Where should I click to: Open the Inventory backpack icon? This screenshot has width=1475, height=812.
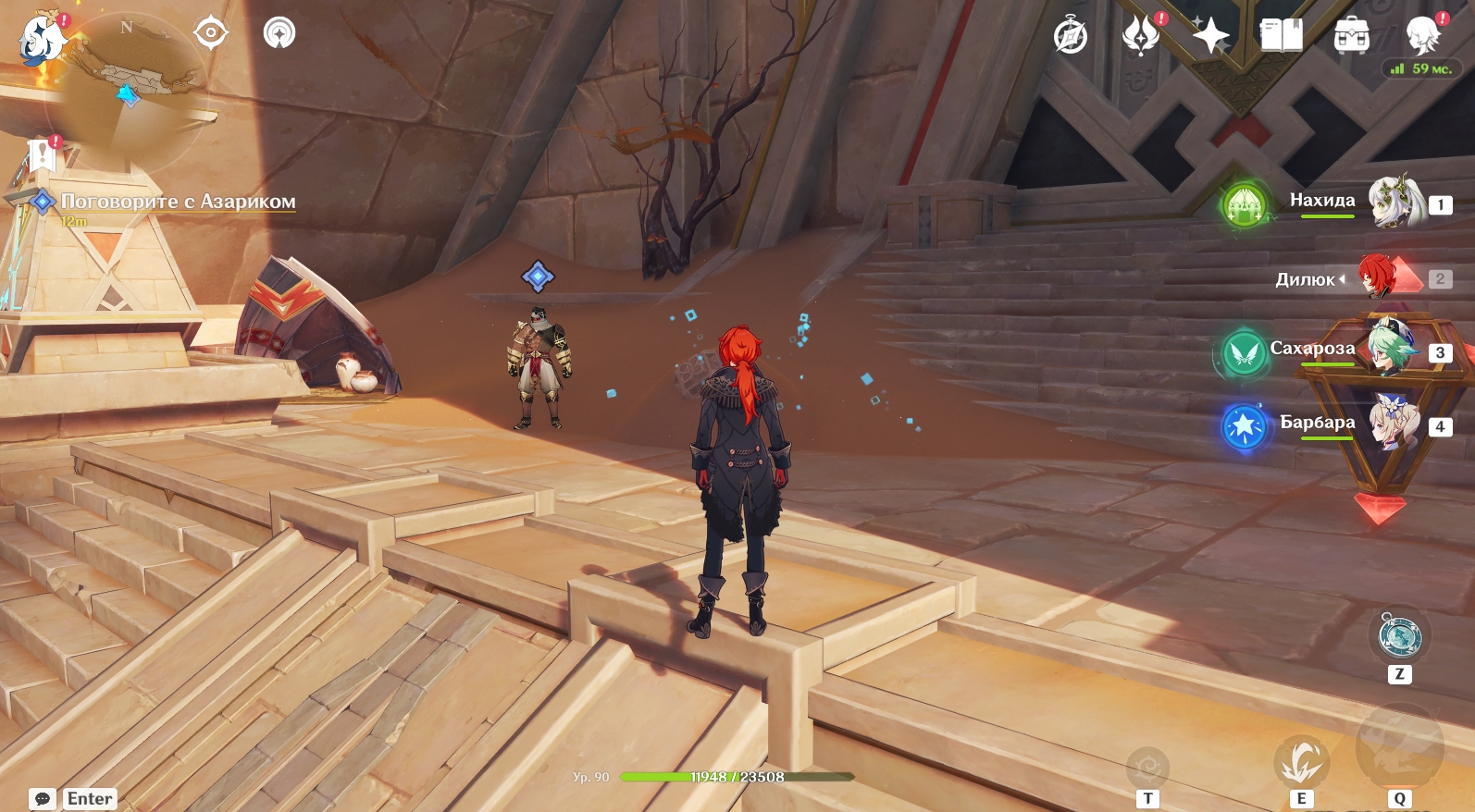pos(1351,37)
